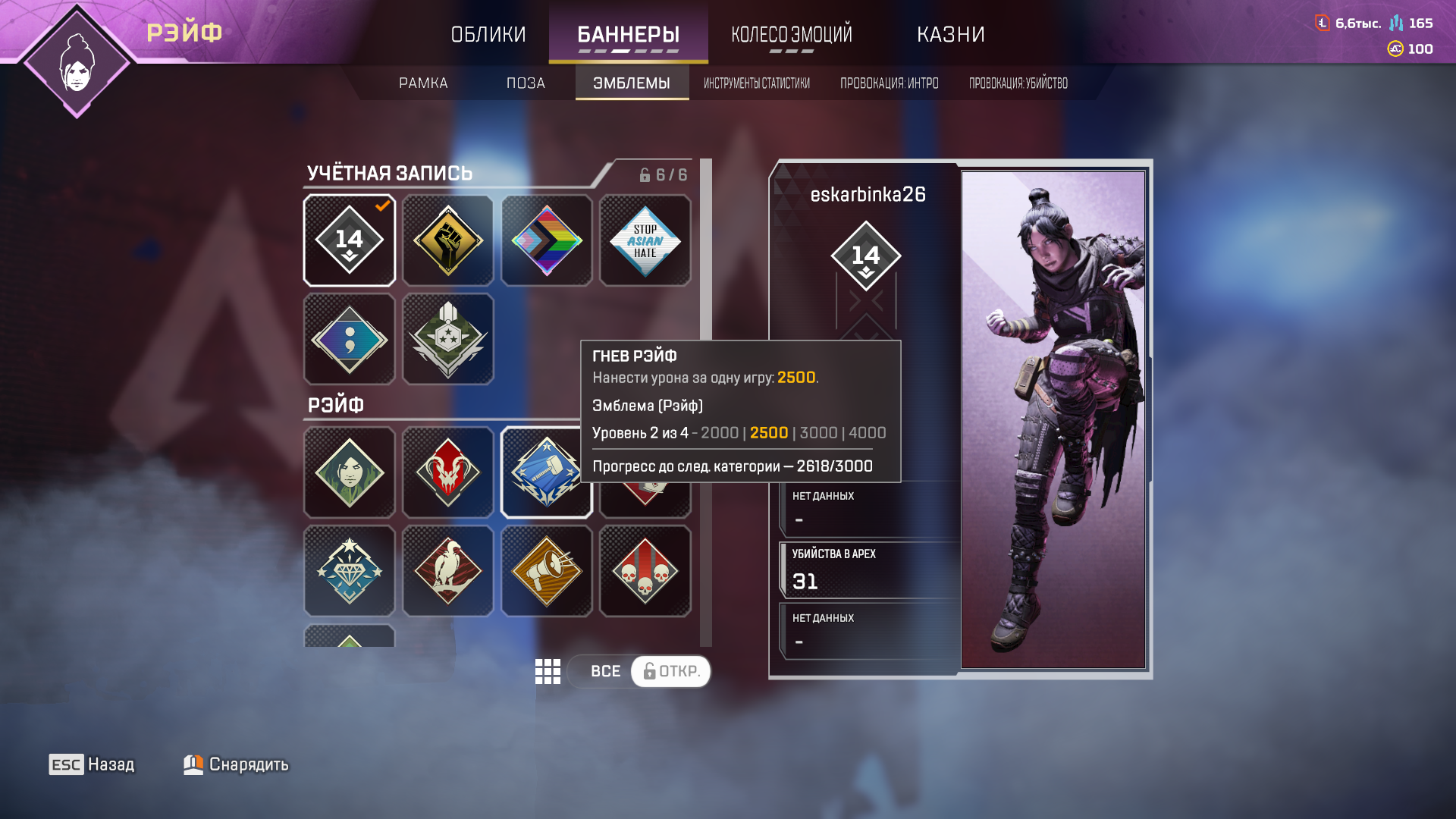Switch to ПРОВОКАЦИЯ: ИНТРО sub-tab
The image size is (1456, 819).
click(x=889, y=83)
